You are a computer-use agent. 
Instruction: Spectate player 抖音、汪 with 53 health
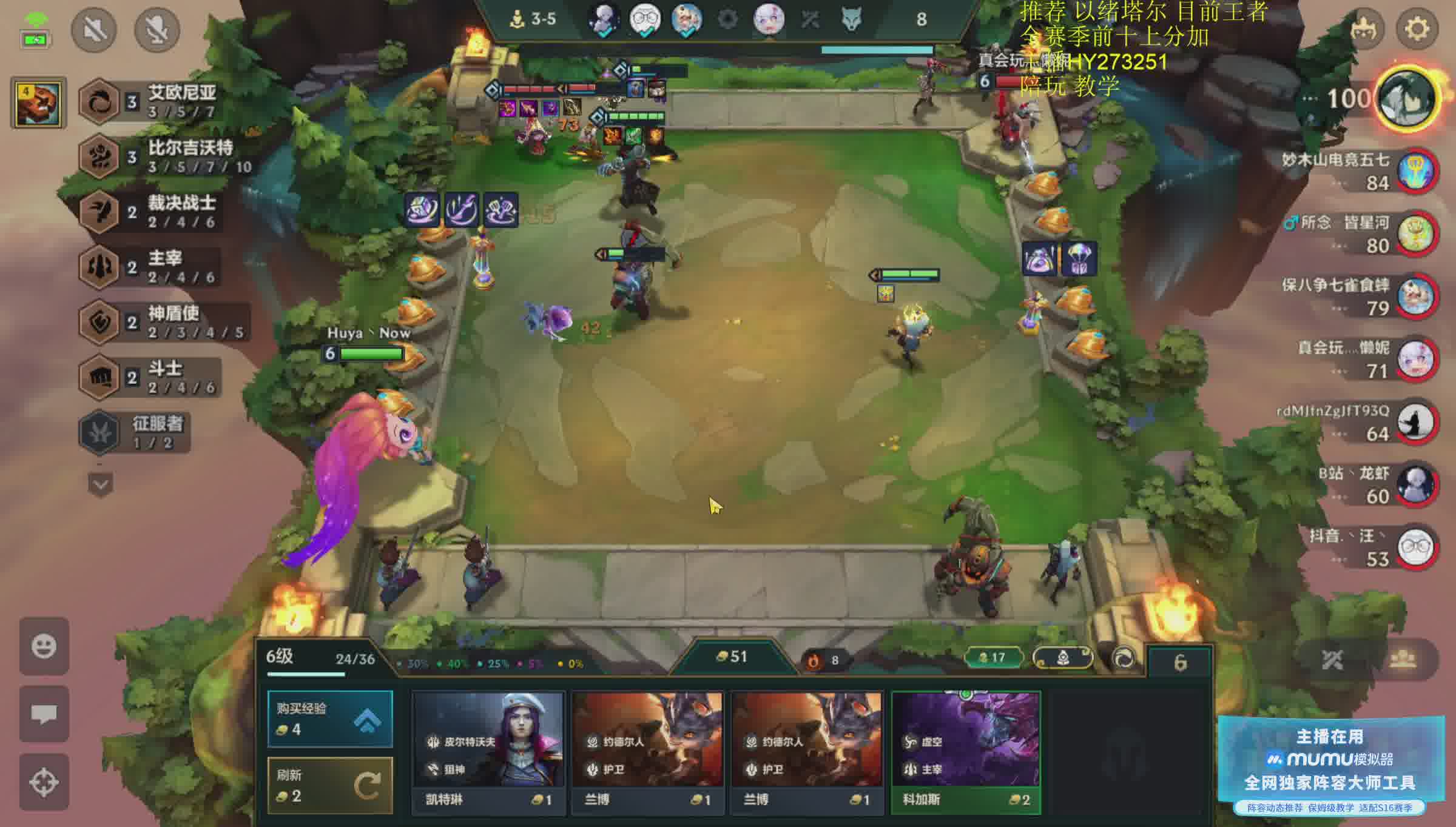click(x=1416, y=548)
